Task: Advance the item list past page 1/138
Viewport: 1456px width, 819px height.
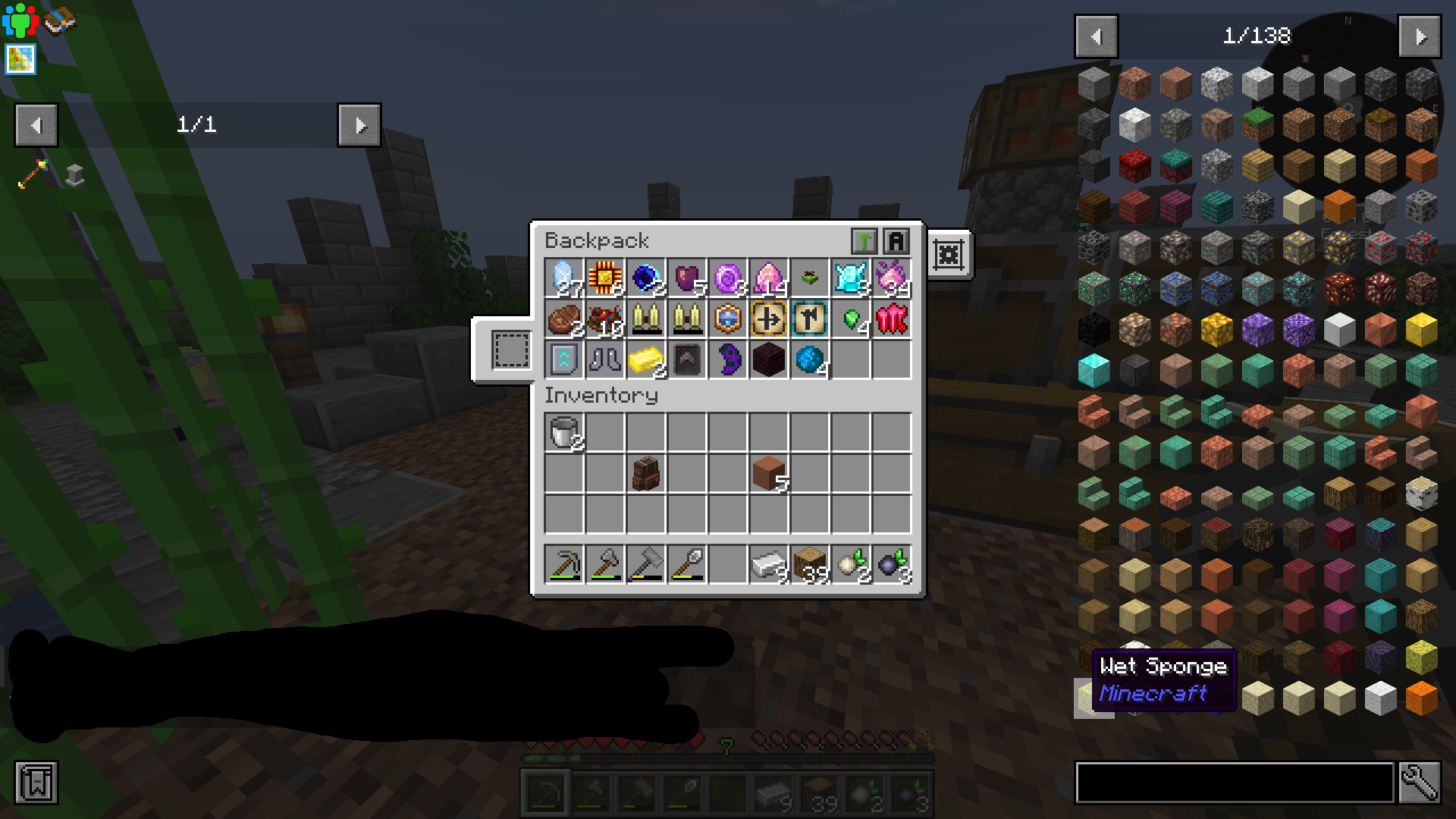Action: 1420,36
